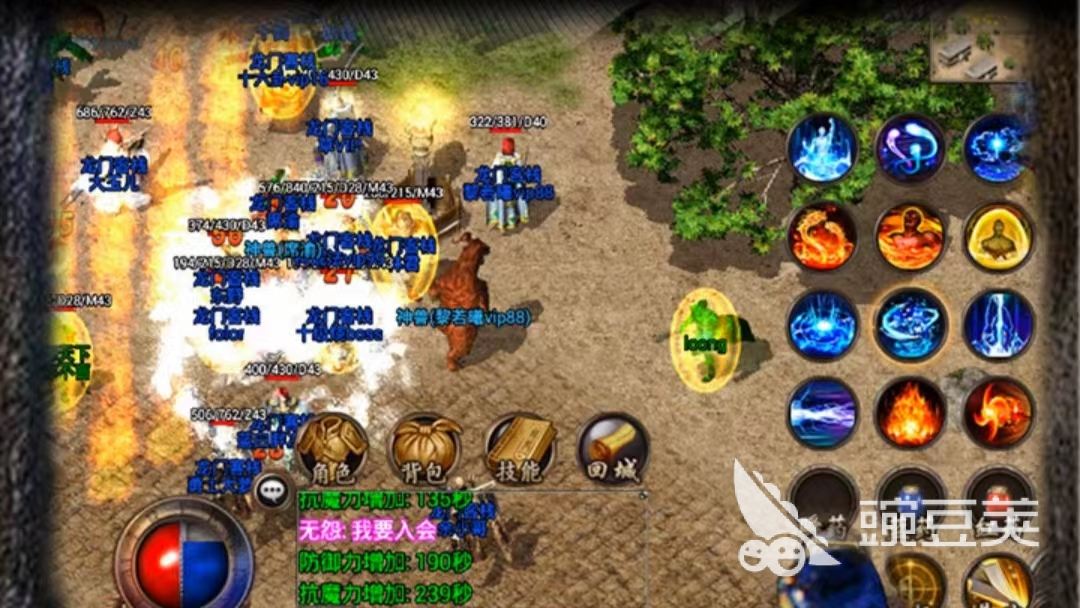This screenshot has width=1080, height=608.
Task: Open the 角色 character panel
Action: [332, 450]
